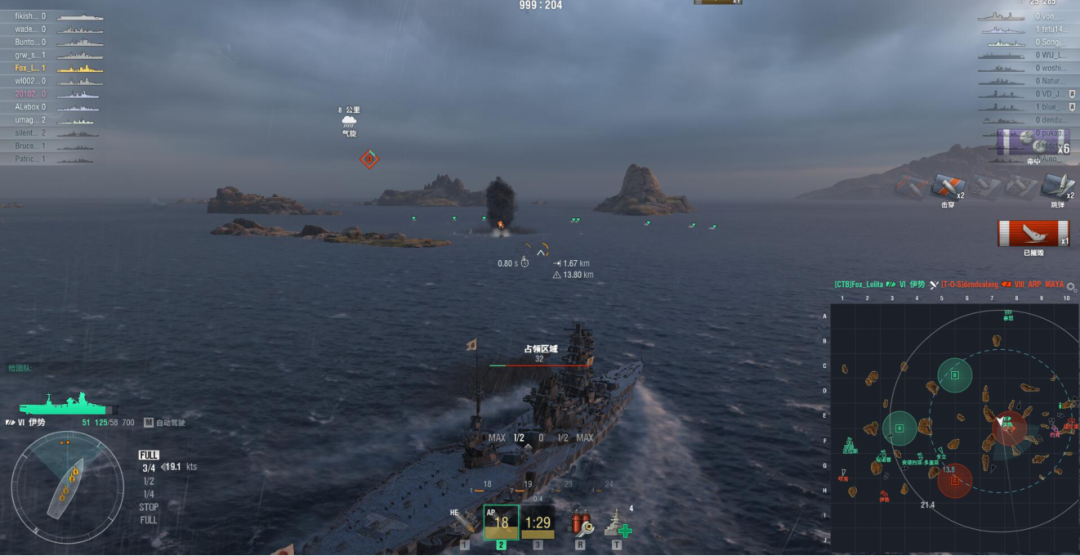Toggle the autopilot button
This screenshot has height=556, width=1080.
149,423
